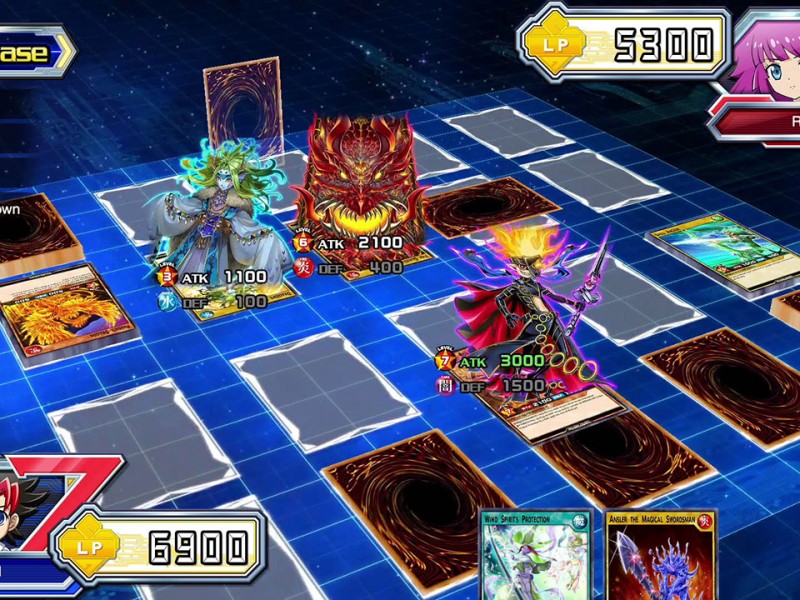The width and height of the screenshot is (800, 600).
Task: Inspect the upright face-down card behind the monsters
Action: (243, 108)
